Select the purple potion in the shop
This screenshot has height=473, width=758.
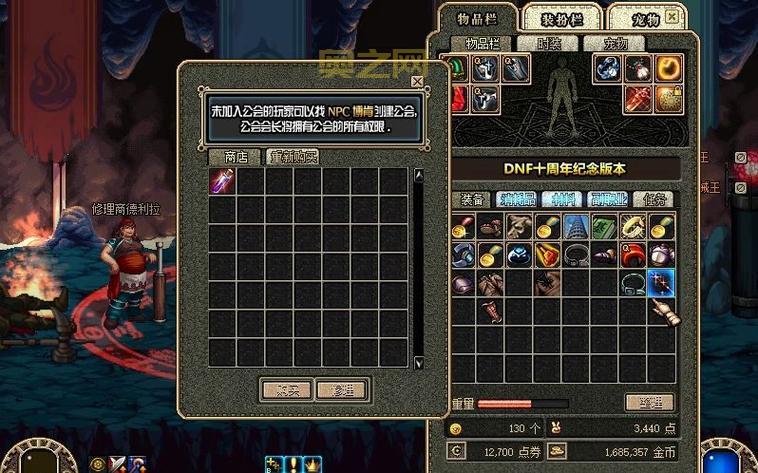coord(222,181)
